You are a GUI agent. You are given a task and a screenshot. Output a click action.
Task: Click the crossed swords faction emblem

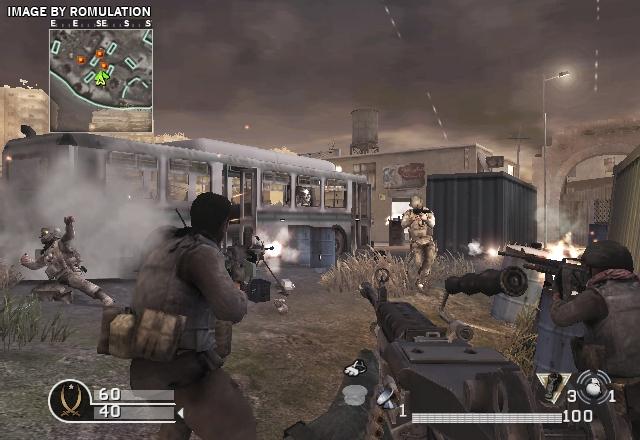(71, 401)
